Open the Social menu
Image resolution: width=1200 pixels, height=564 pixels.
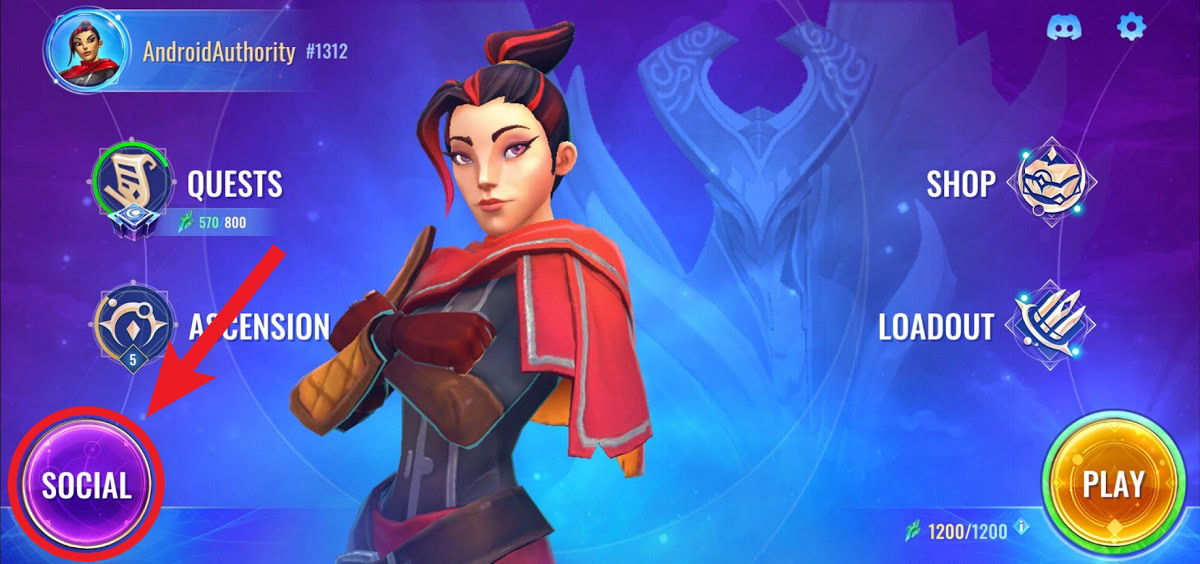pyautogui.click(x=86, y=486)
